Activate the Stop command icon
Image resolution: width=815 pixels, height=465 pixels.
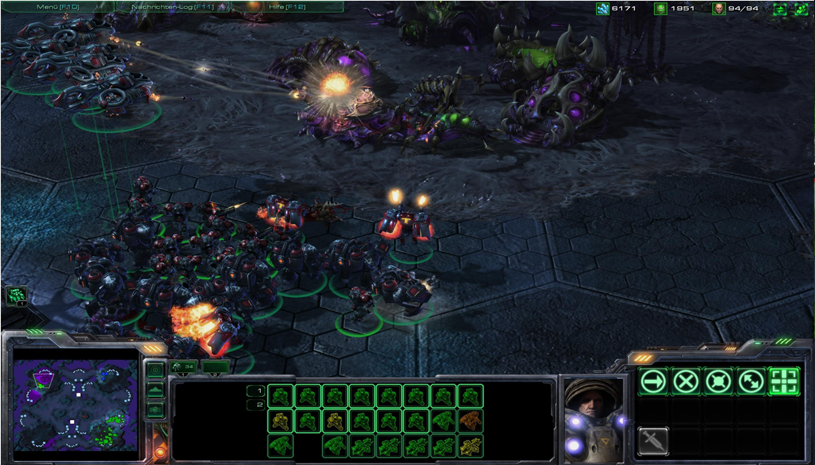tap(685, 381)
